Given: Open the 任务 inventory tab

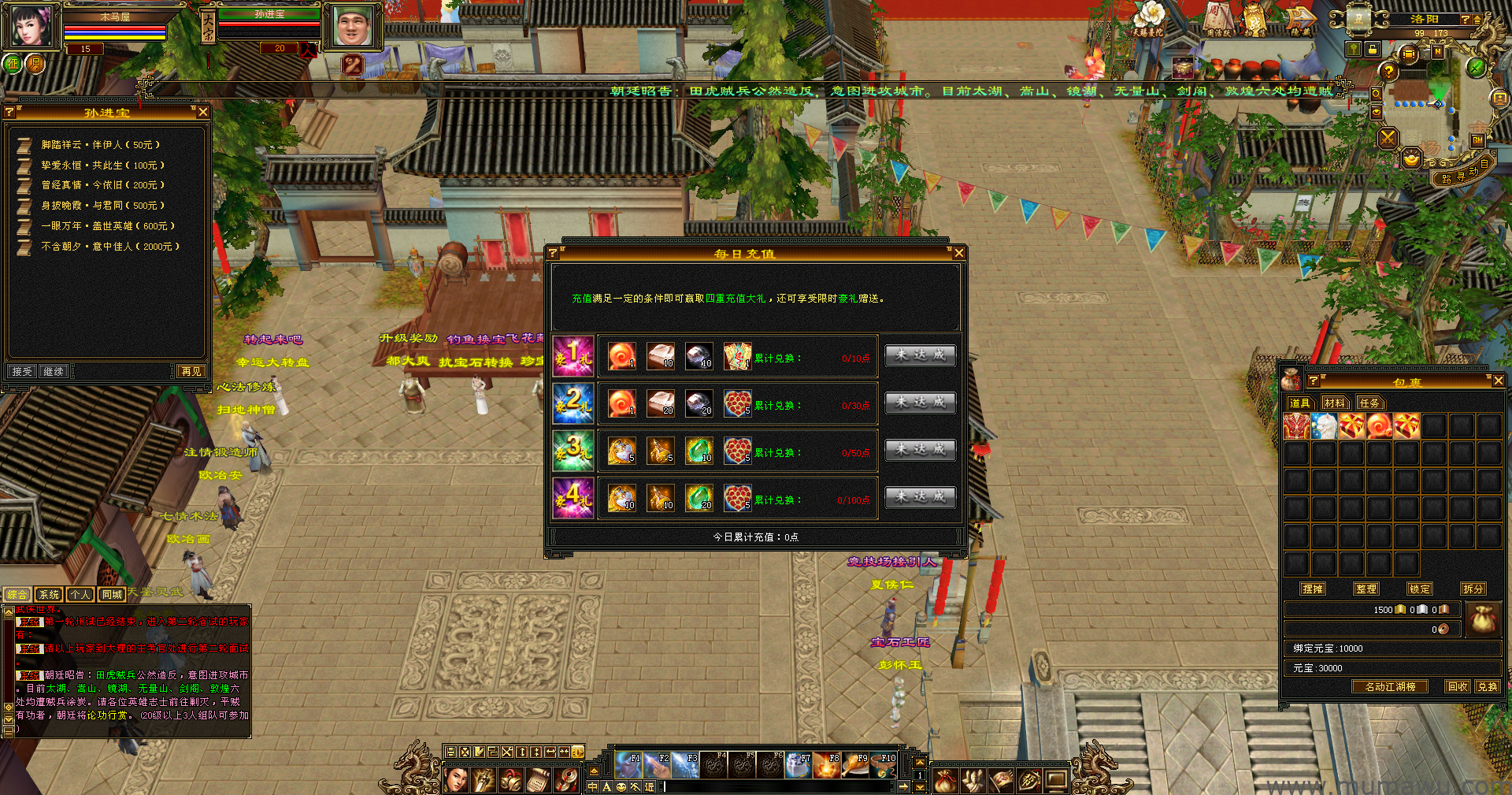Looking at the screenshot, I should tap(1369, 403).
